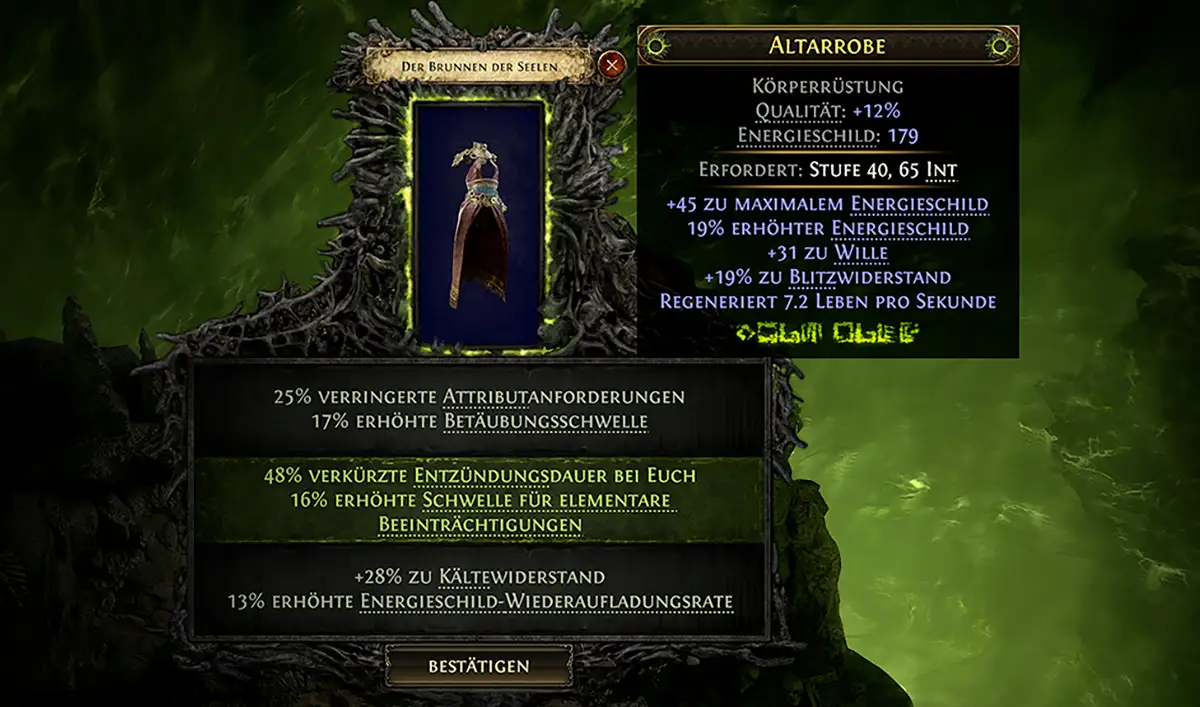Confirm selection with the Bestätigen button
This screenshot has height=707, width=1200.
(x=479, y=666)
